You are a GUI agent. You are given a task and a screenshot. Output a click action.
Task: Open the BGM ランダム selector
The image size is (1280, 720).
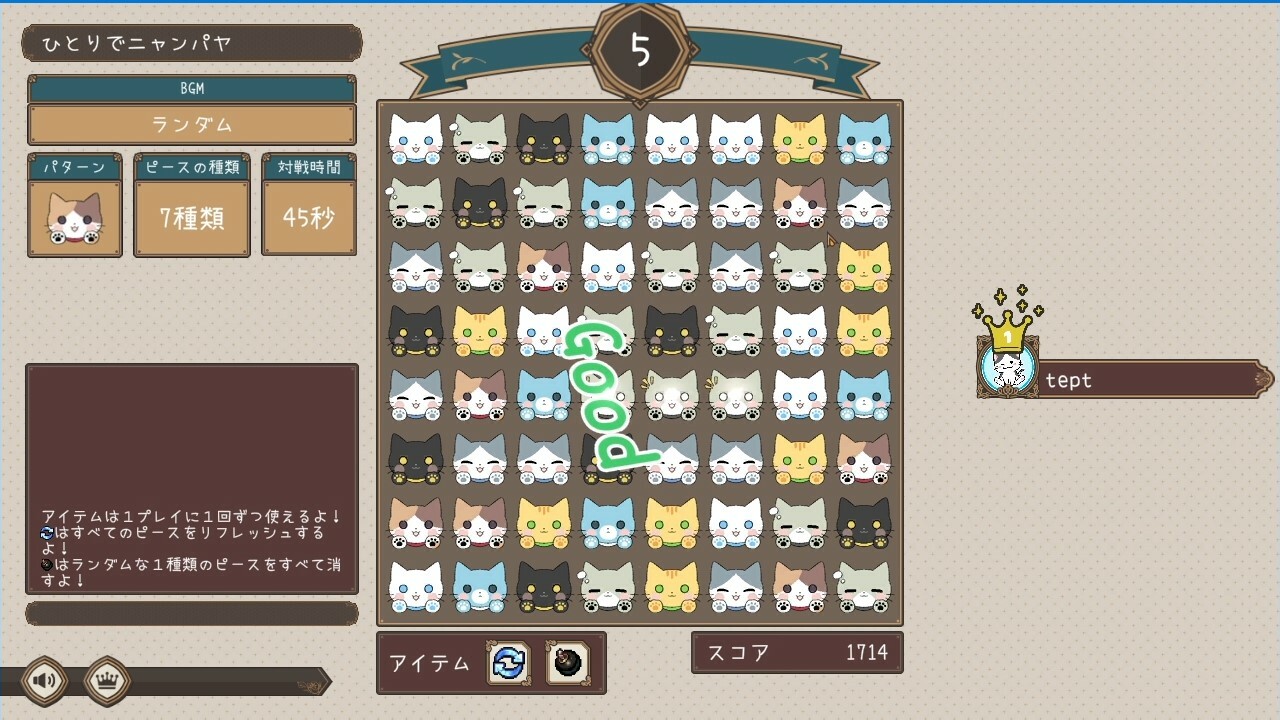[190, 123]
